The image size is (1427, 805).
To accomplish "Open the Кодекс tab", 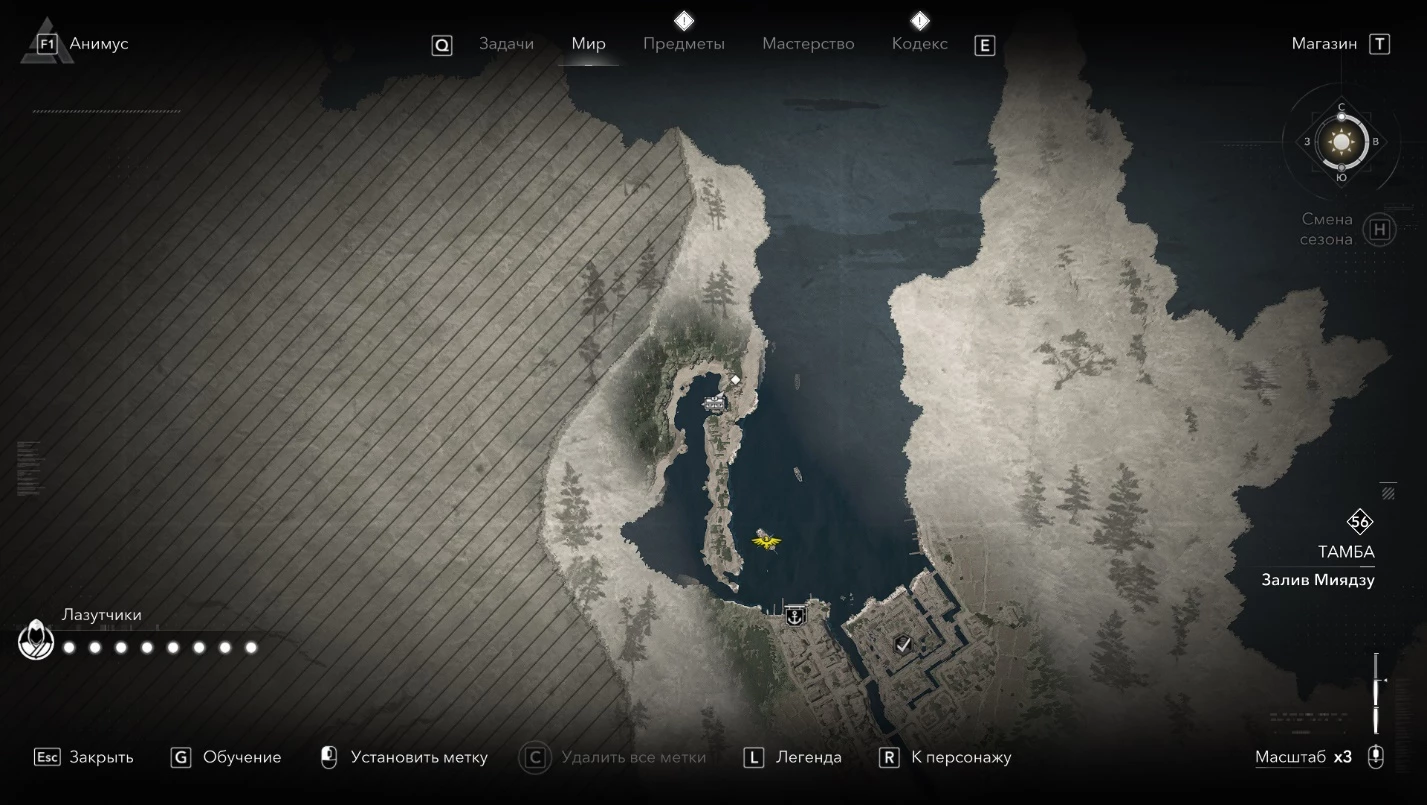I will 919,44.
